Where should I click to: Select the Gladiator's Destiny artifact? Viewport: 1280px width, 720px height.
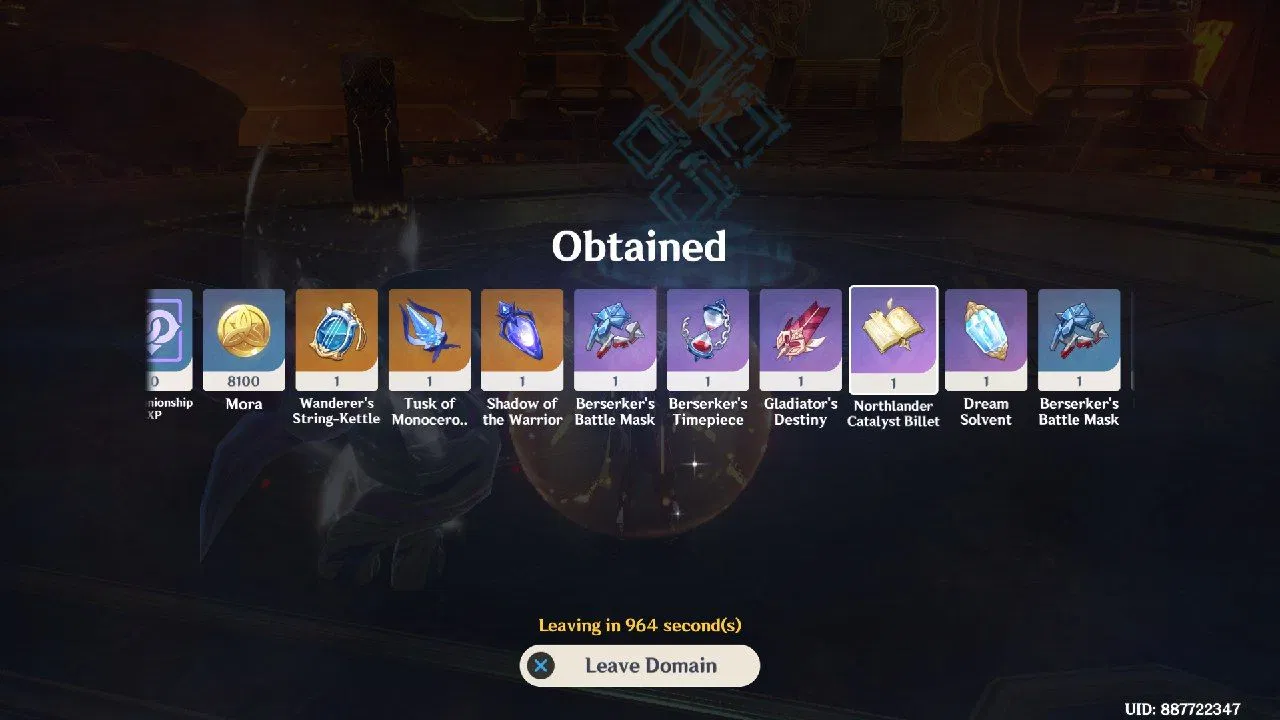pos(800,335)
